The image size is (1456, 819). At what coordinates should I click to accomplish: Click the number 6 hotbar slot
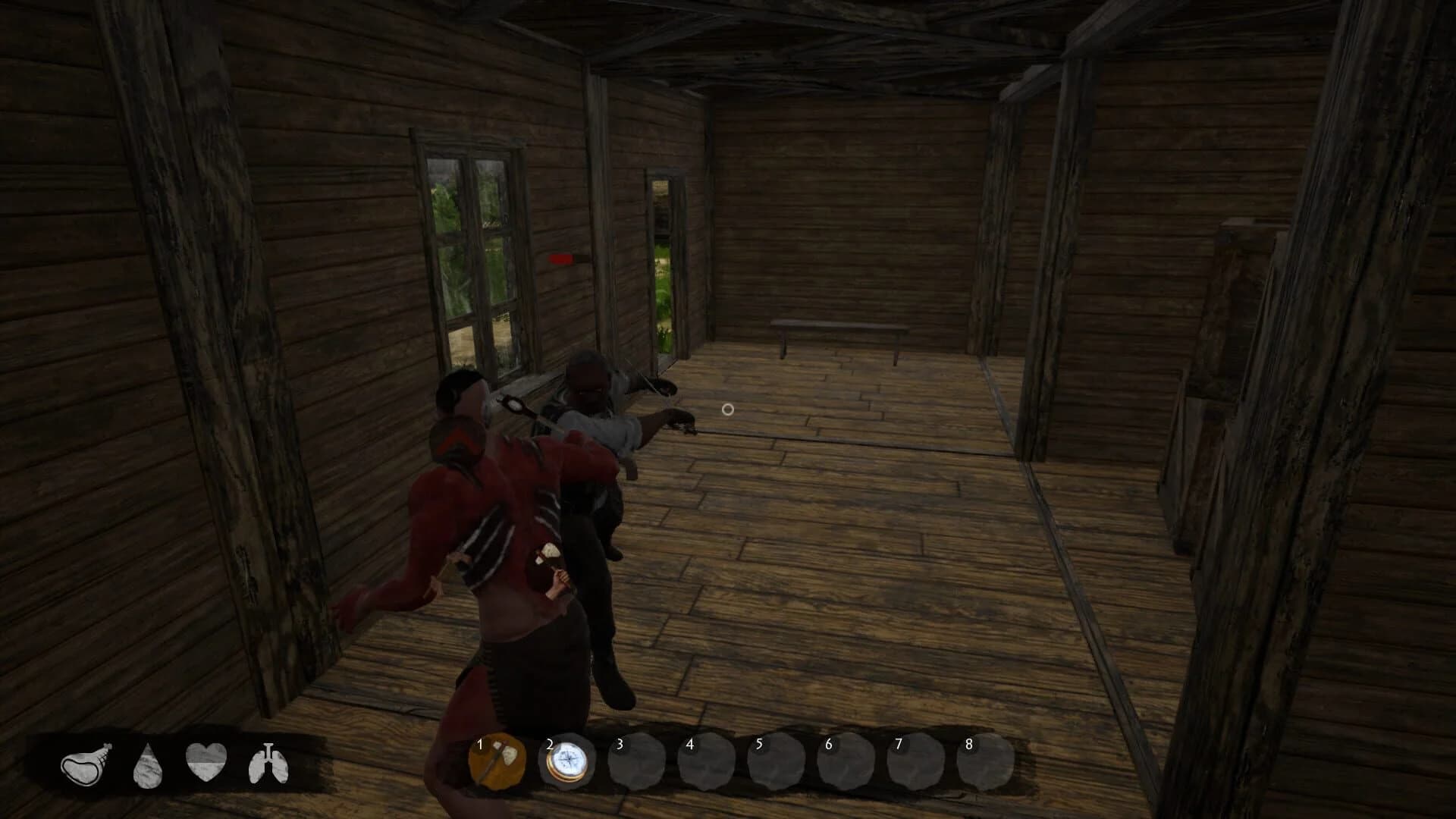pyautogui.click(x=844, y=765)
